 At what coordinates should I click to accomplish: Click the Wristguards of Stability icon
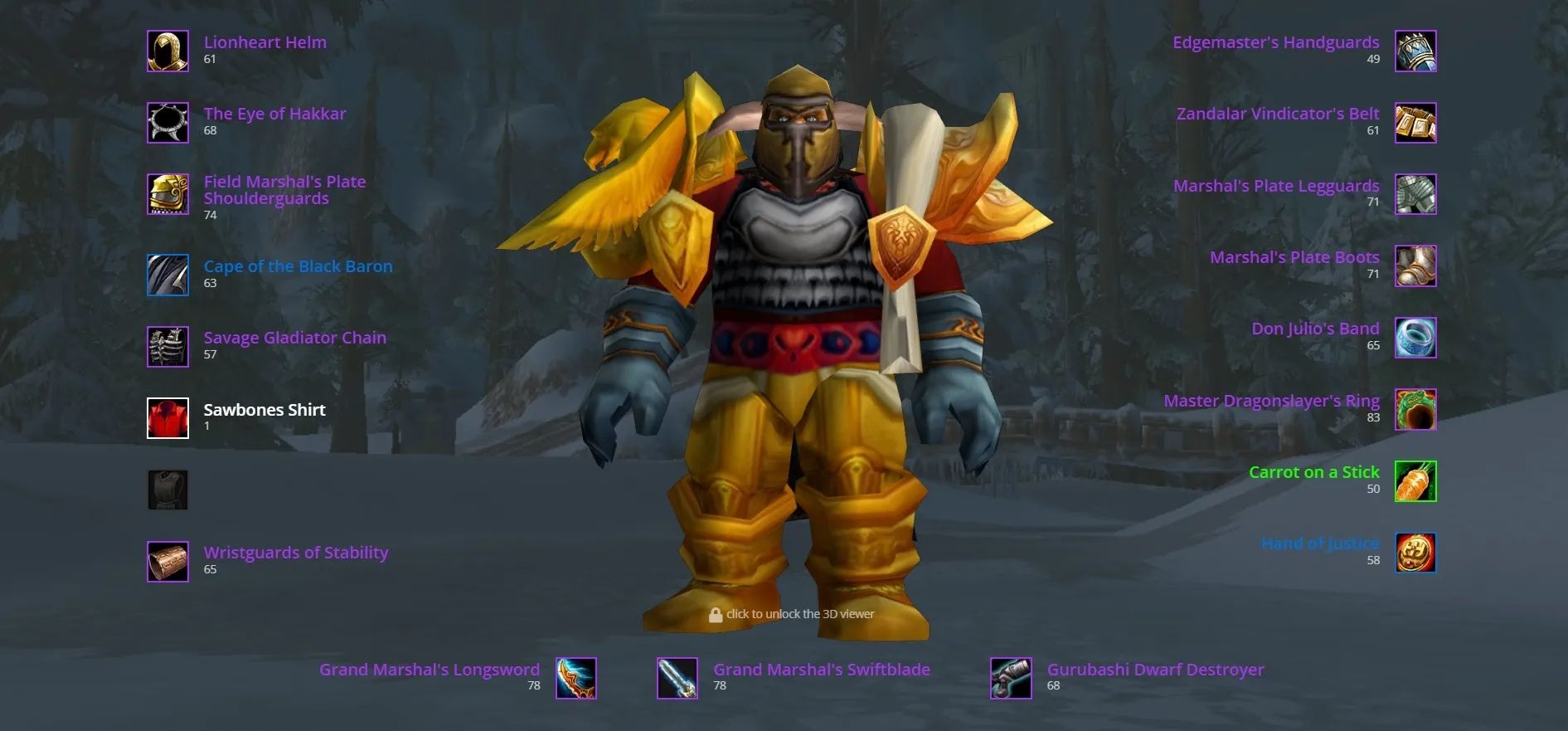click(x=167, y=561)
